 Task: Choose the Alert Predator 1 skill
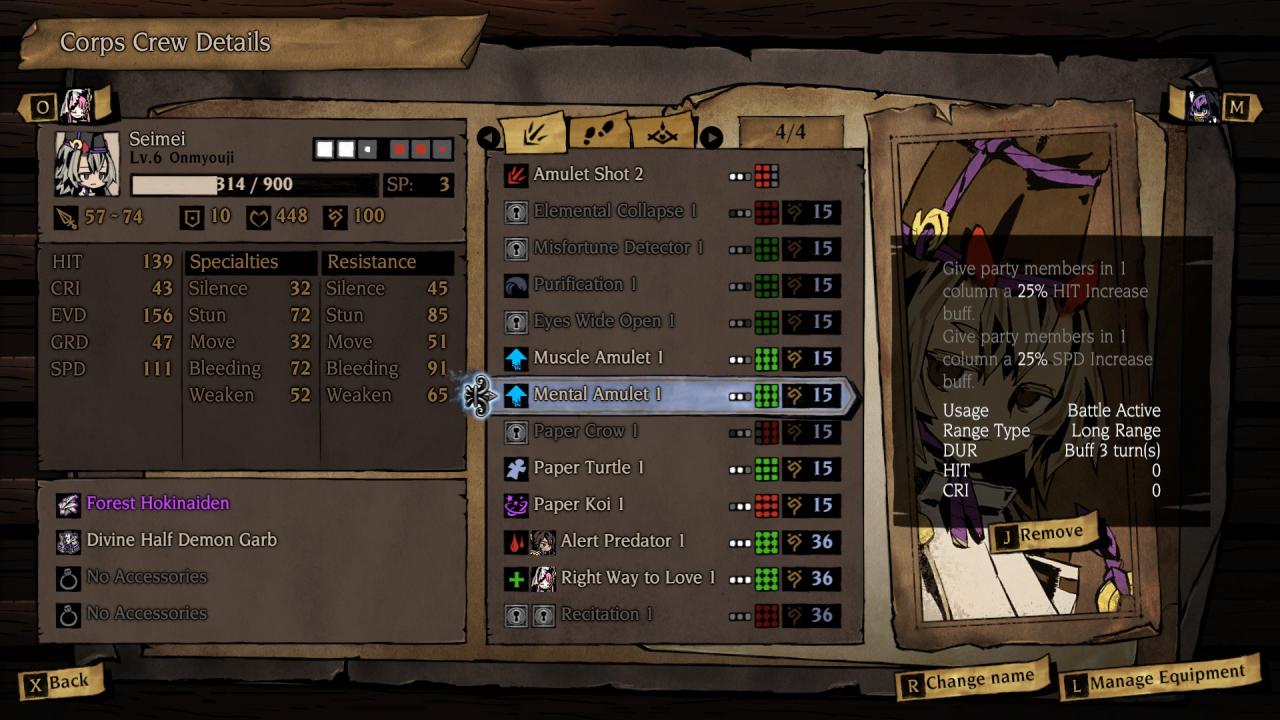622,541
